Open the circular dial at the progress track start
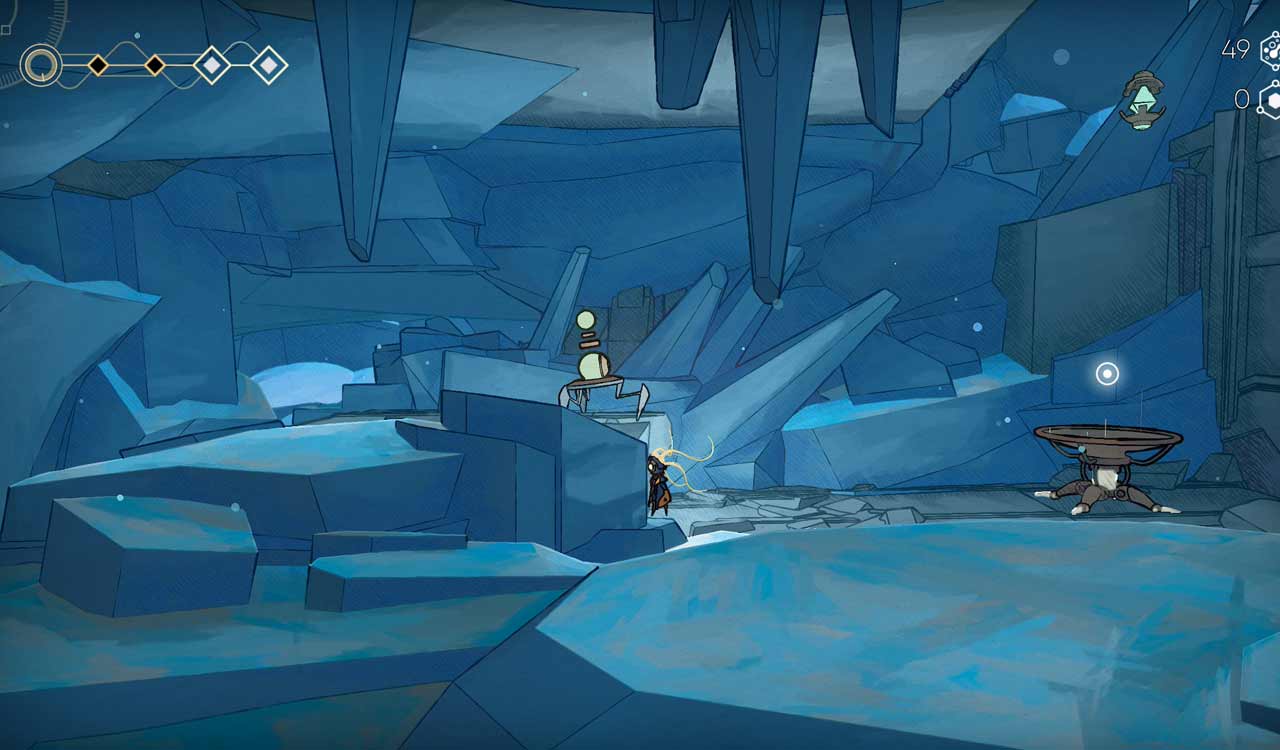This screenshot has height=750, width=1280. coord(40,65)
